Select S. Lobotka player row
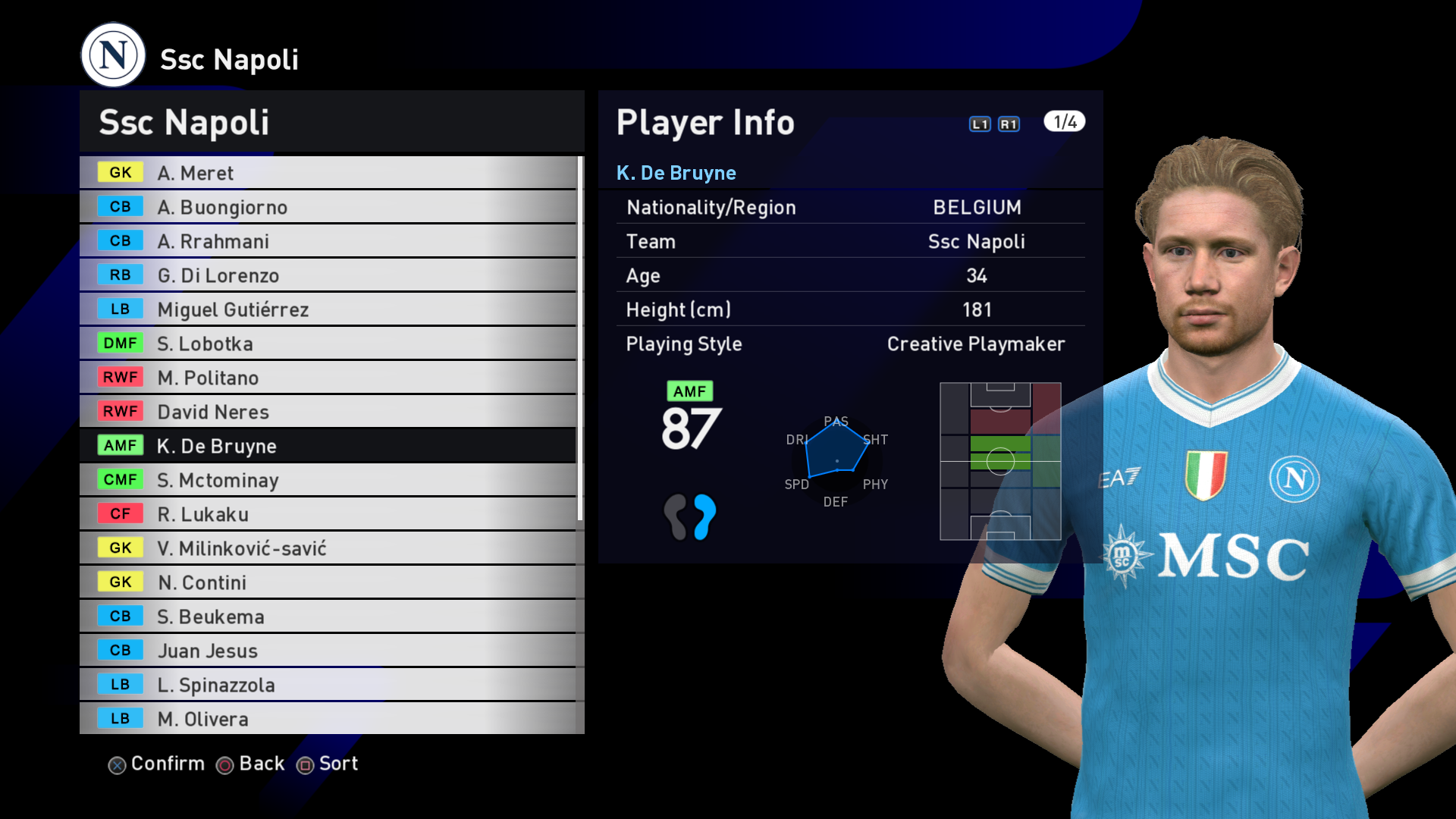Image resolution: width=1456 pixels, height=819 pixels. [328, 344]
